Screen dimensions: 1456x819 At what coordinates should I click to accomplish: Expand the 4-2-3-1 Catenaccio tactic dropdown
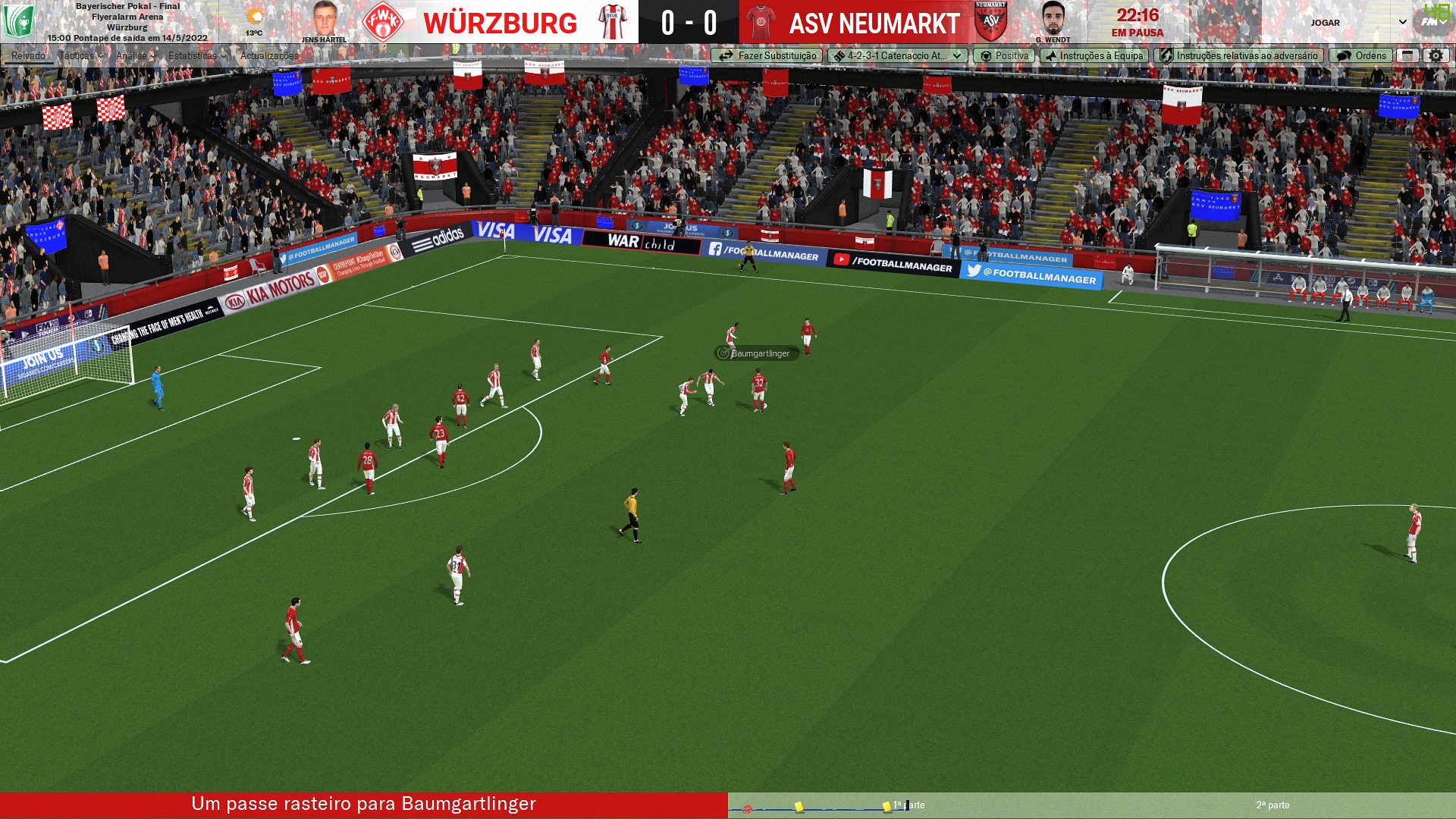click(898, 55)
